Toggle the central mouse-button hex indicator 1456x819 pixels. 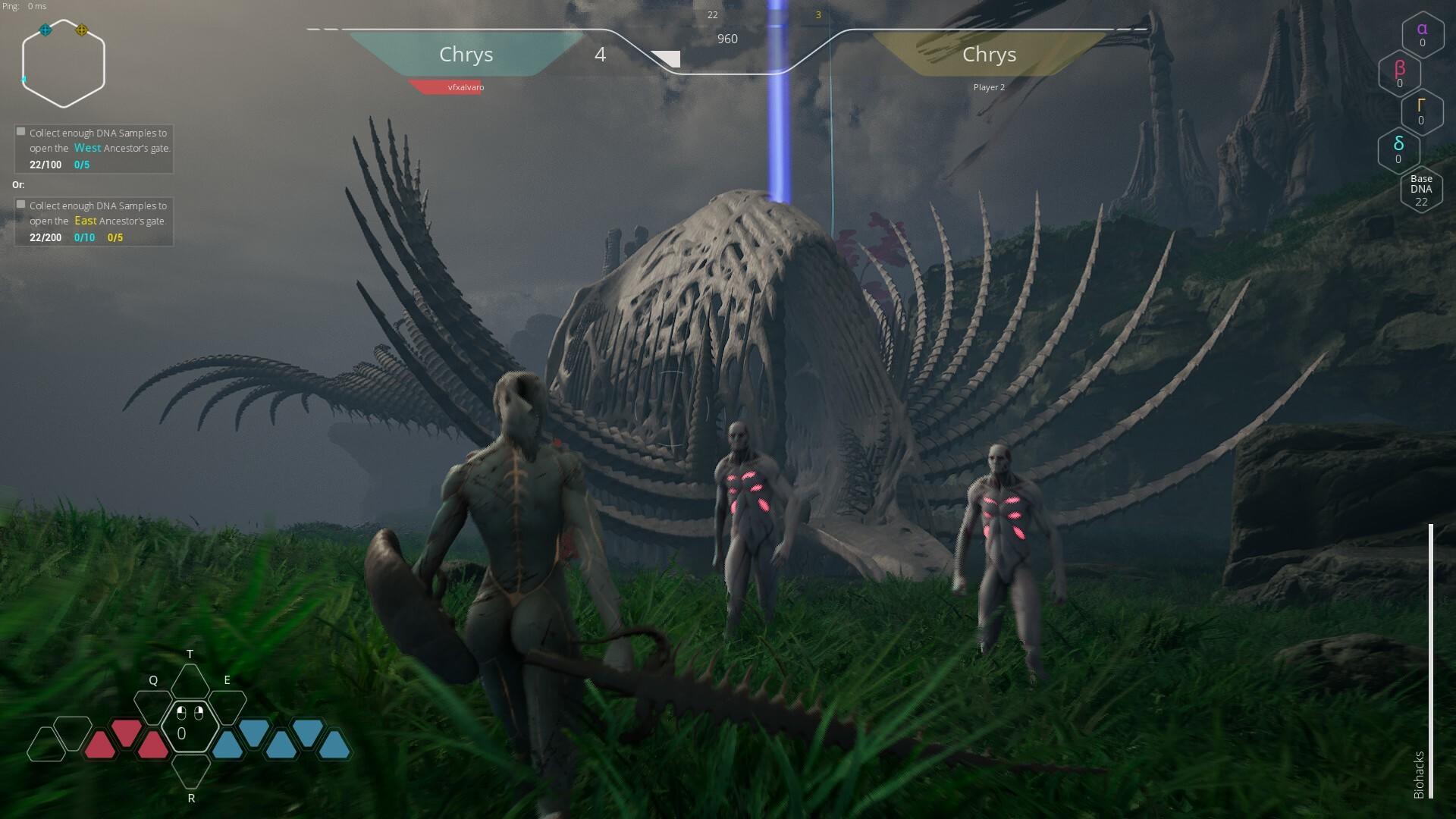point(190,728)
